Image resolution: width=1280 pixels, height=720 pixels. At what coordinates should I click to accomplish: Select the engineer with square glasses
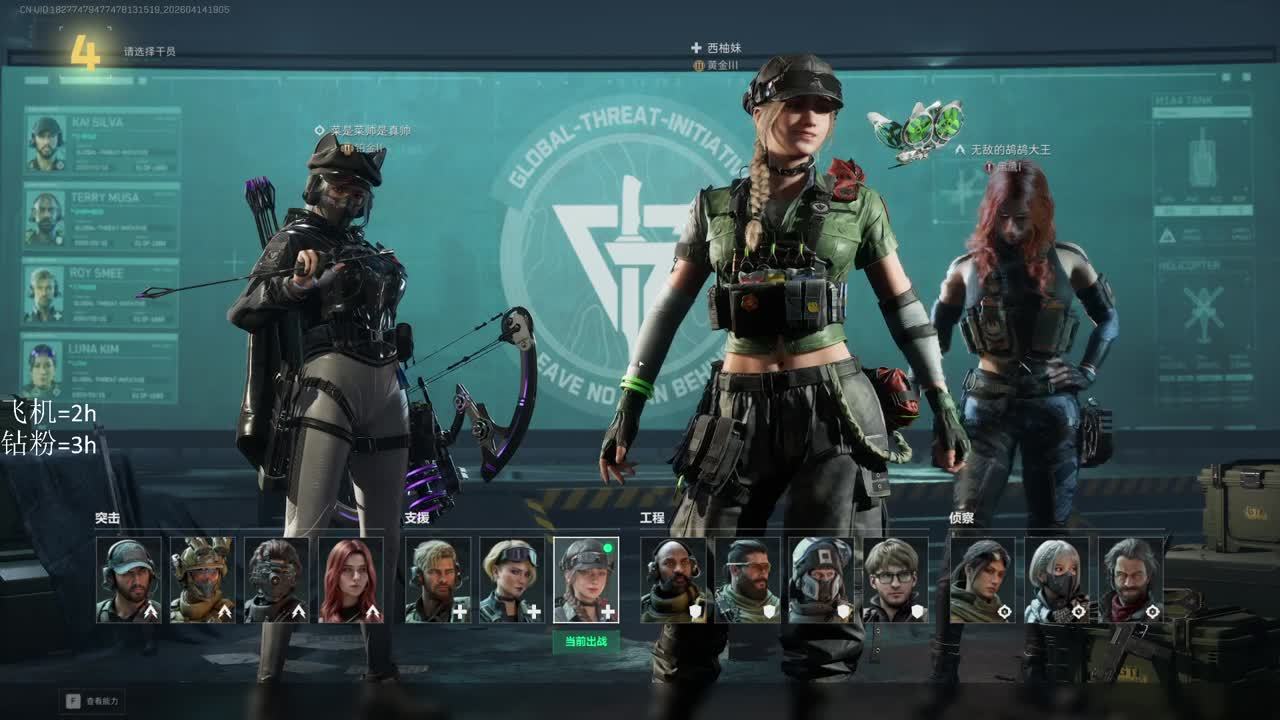[x=895, y=580]
